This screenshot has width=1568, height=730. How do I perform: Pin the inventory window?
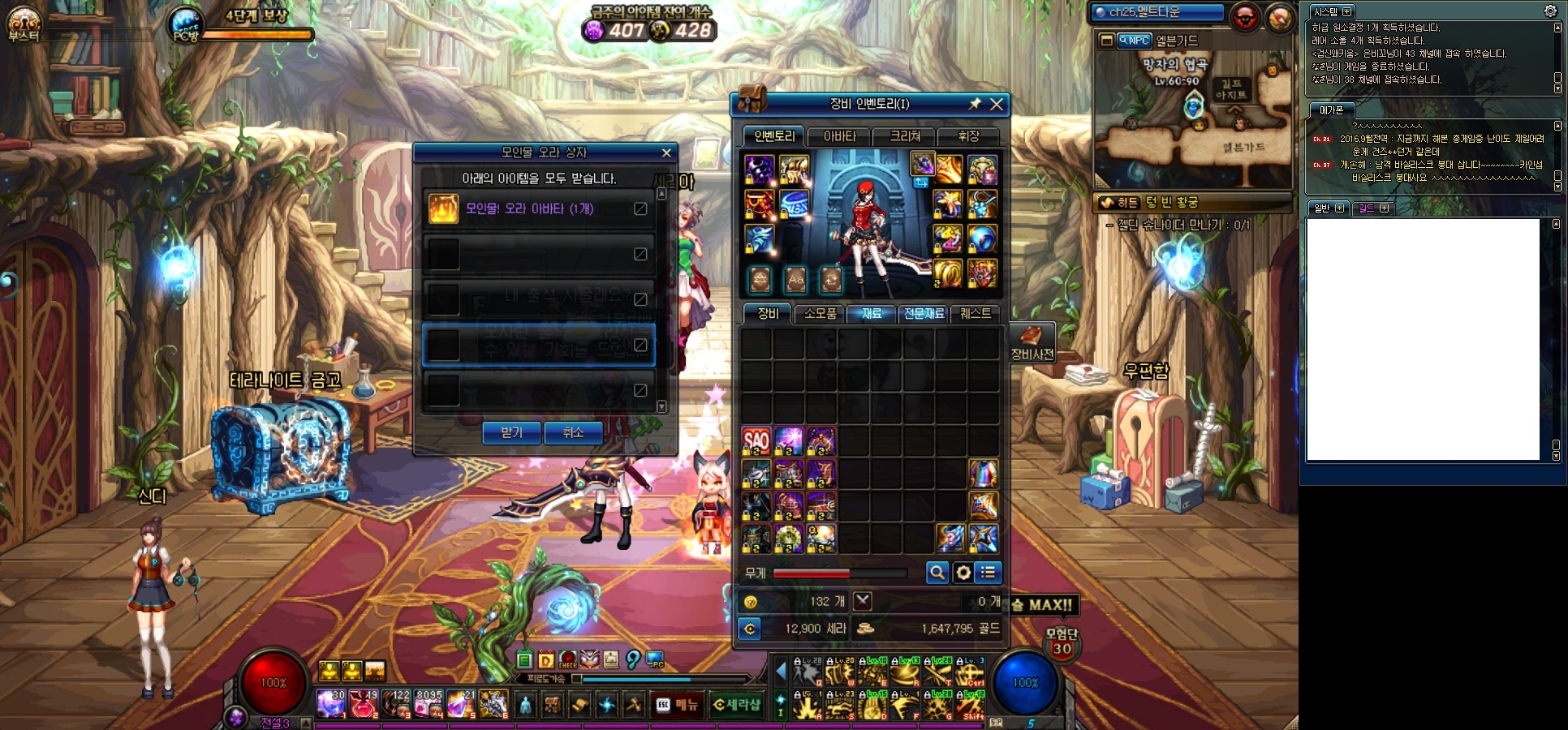coord(975,104)
